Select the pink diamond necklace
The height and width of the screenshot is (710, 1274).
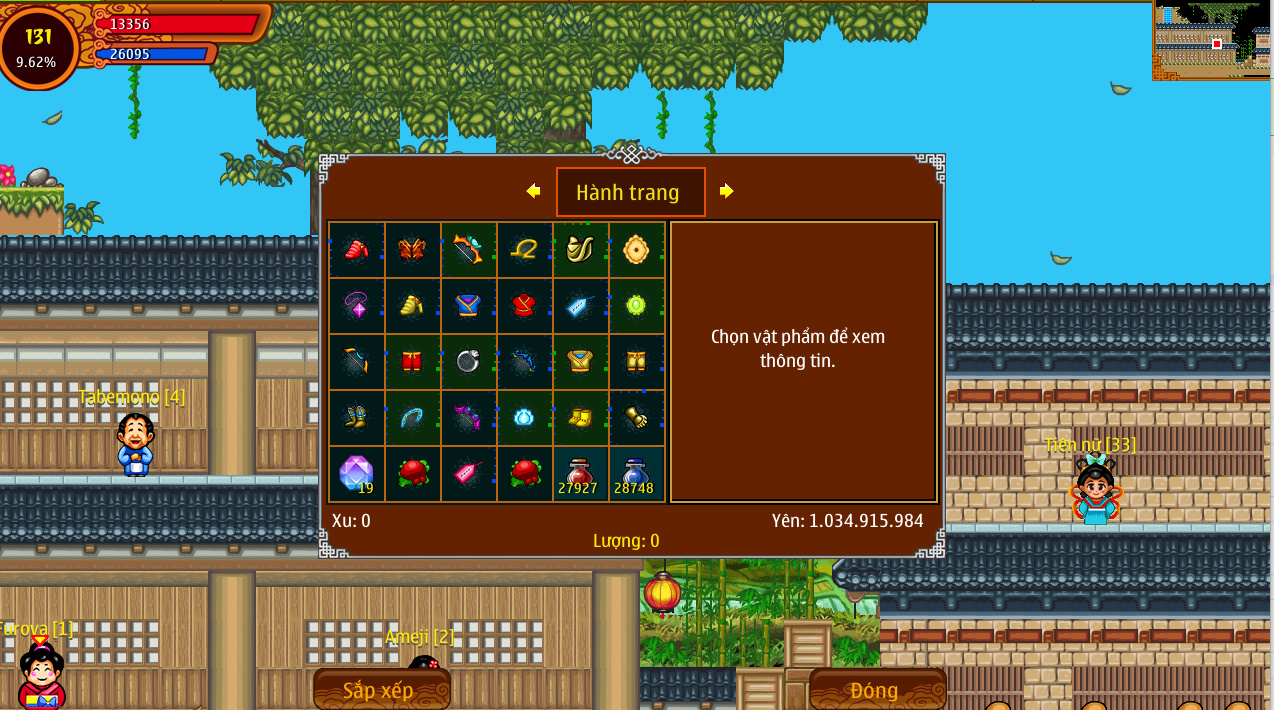[x=356, y=306]
